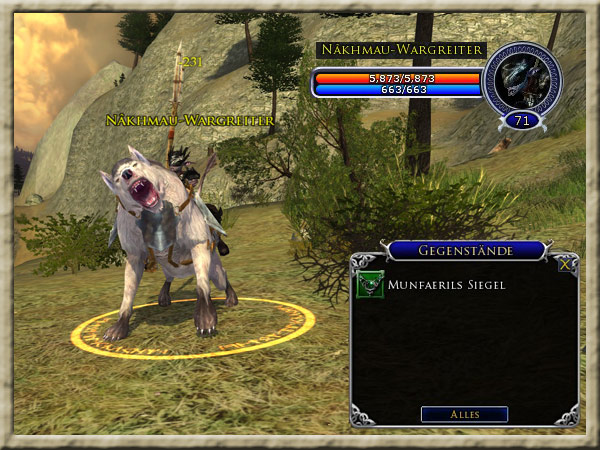Image resolution: width=600 pixels, height=450 pixels.
Task: Close the Gegenstände loot window
Action: click(x=566, y=265)
